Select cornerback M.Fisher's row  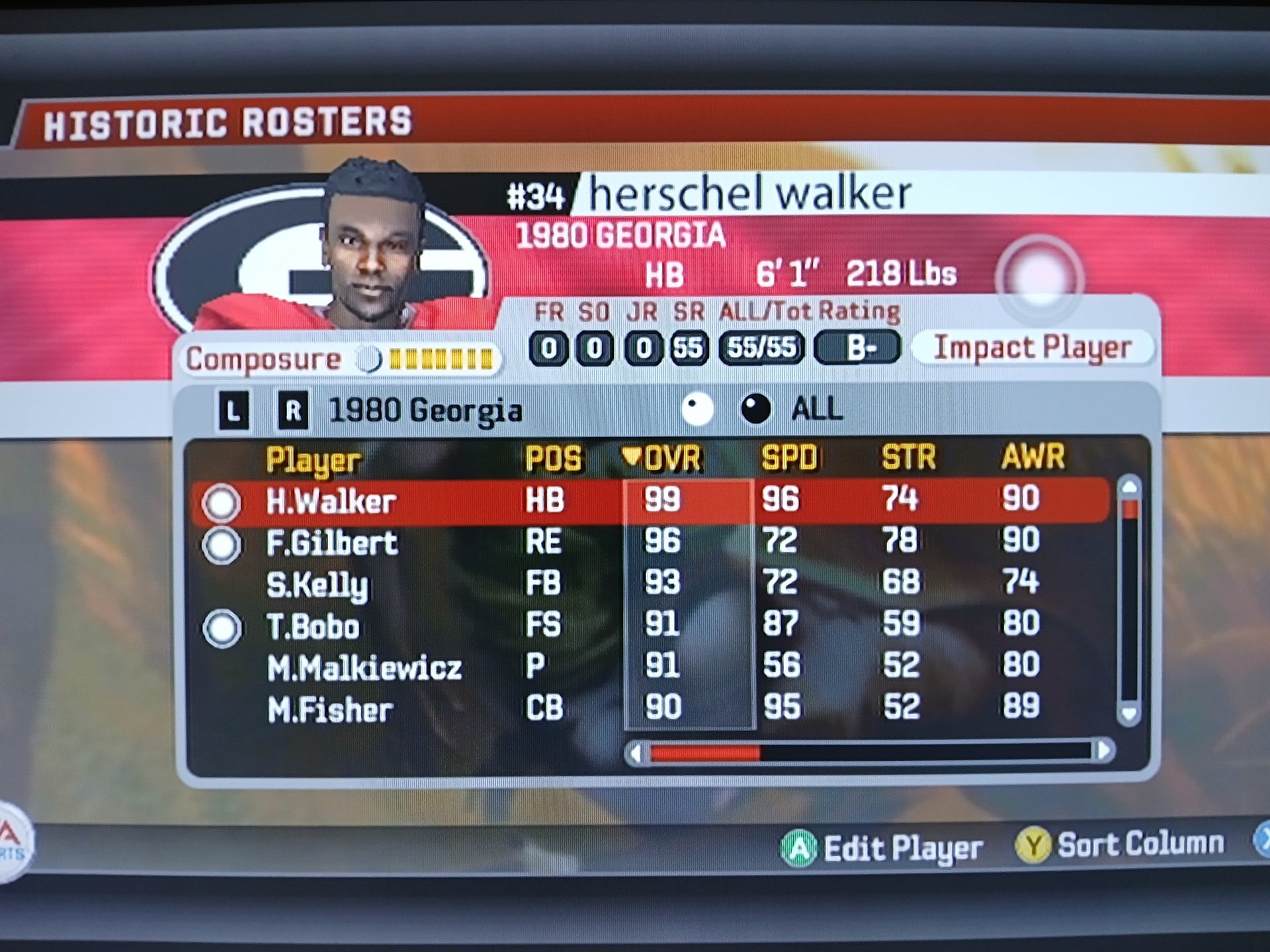click(x=330, y=710)
